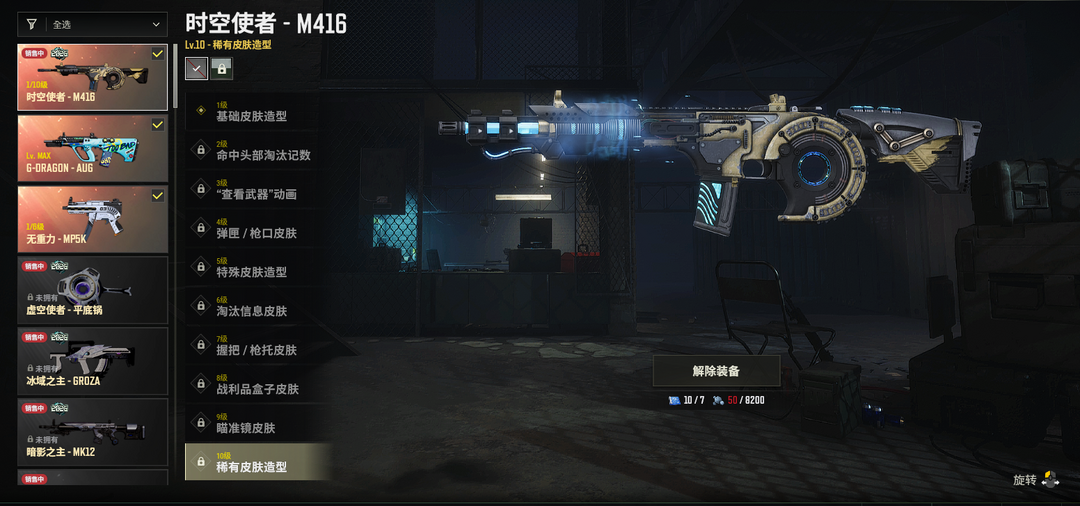Click the locked style icon below the title

coord(221,68)
